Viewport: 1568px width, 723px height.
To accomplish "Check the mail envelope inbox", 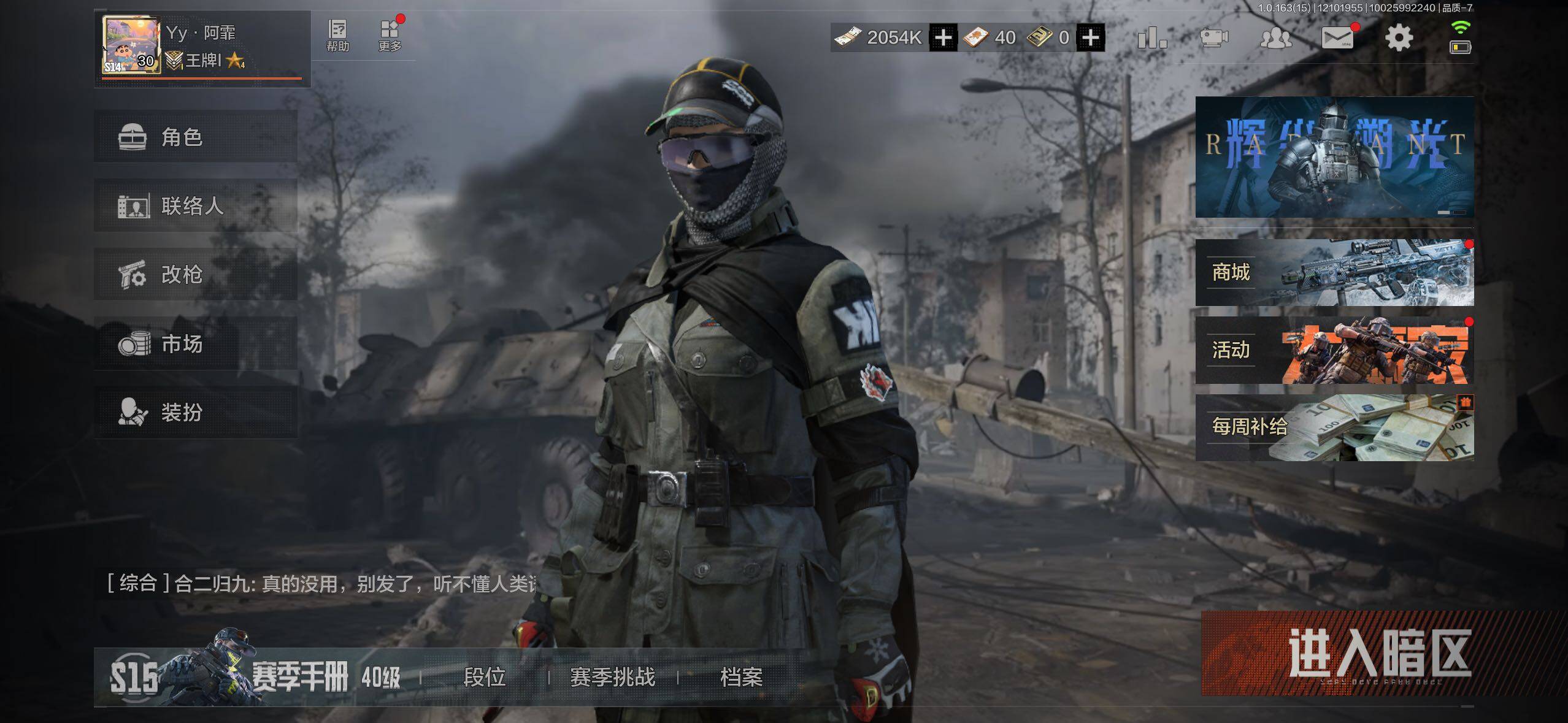I will point(1337,38).
